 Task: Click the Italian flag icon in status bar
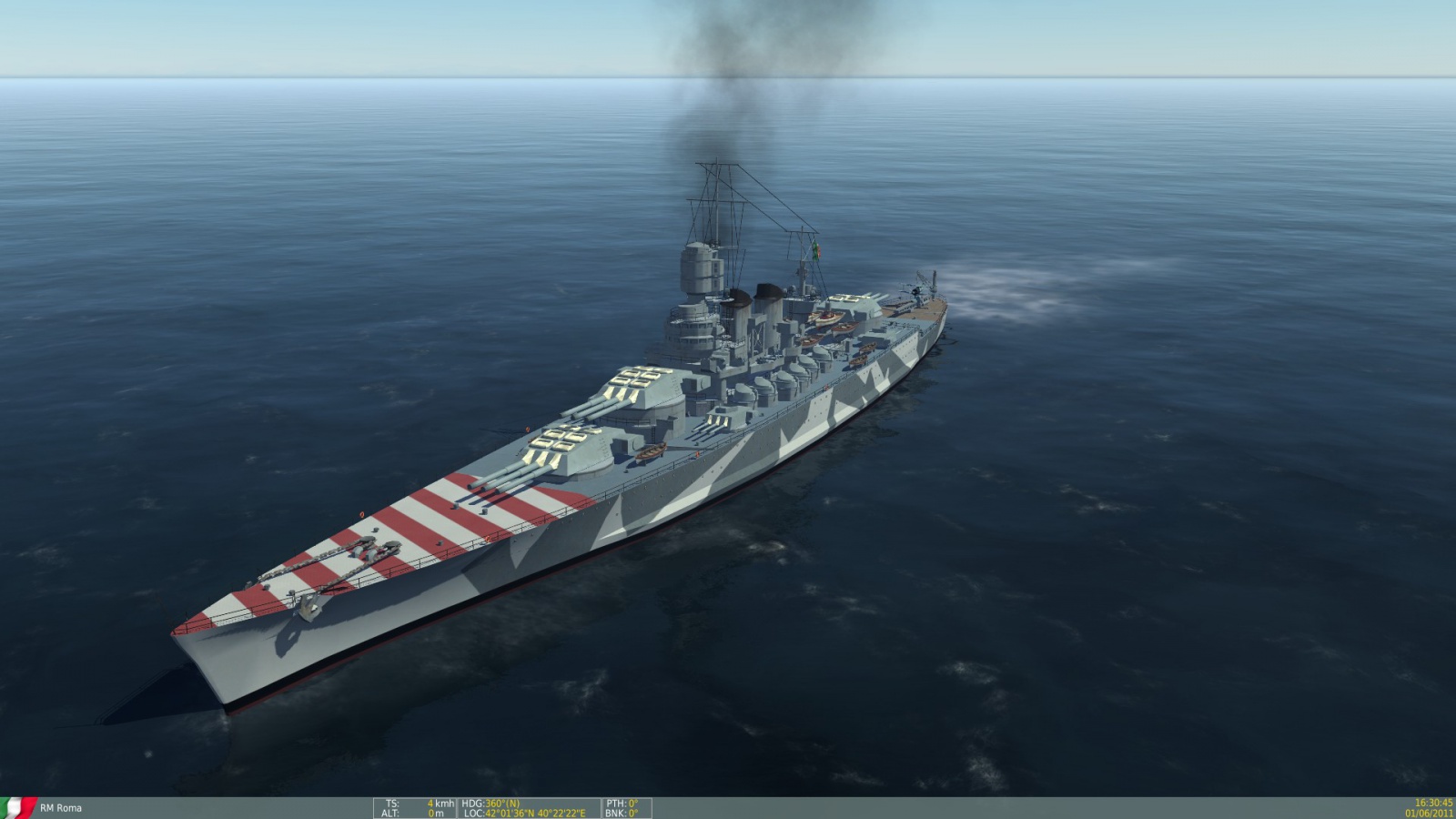(x=16, y=807)
